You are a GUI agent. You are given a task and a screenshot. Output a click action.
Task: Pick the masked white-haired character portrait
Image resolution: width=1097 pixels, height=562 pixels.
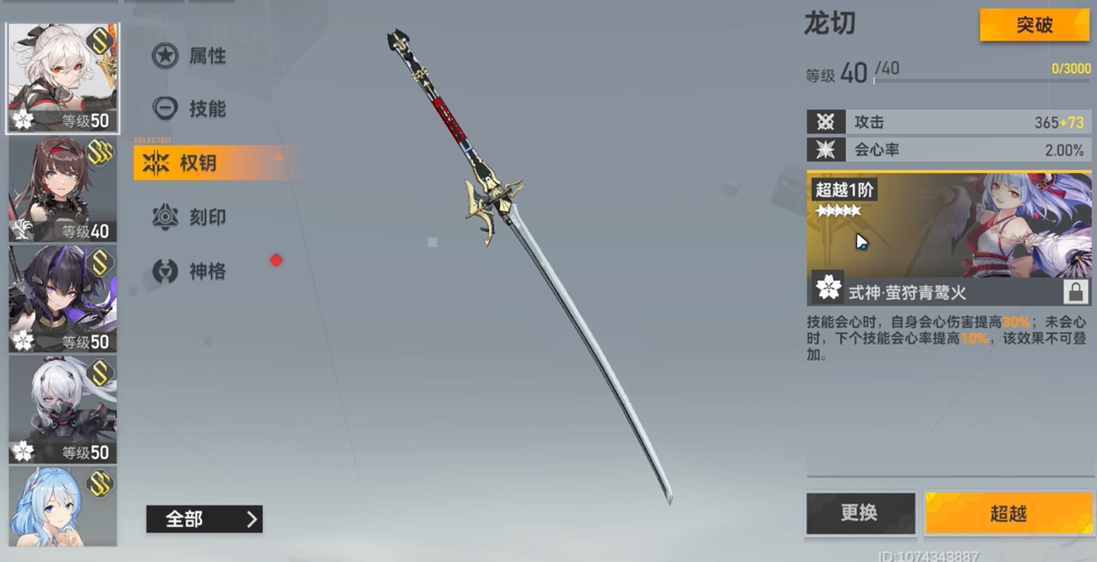tap(62, 409)
